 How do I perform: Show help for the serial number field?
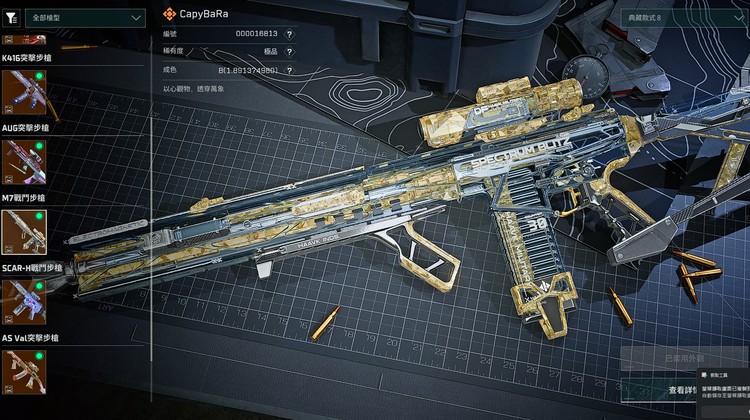tap(290, 34)
